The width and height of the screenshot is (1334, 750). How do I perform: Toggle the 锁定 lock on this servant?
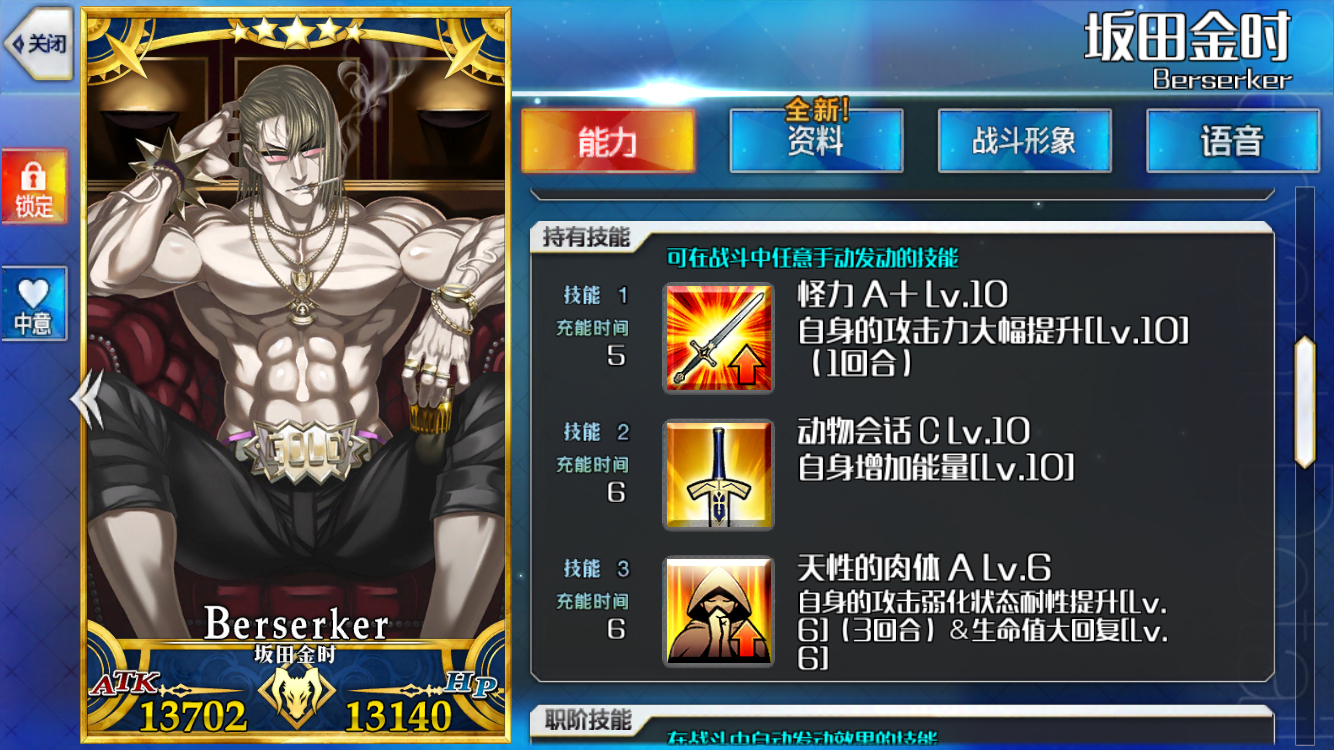[35, 185]
